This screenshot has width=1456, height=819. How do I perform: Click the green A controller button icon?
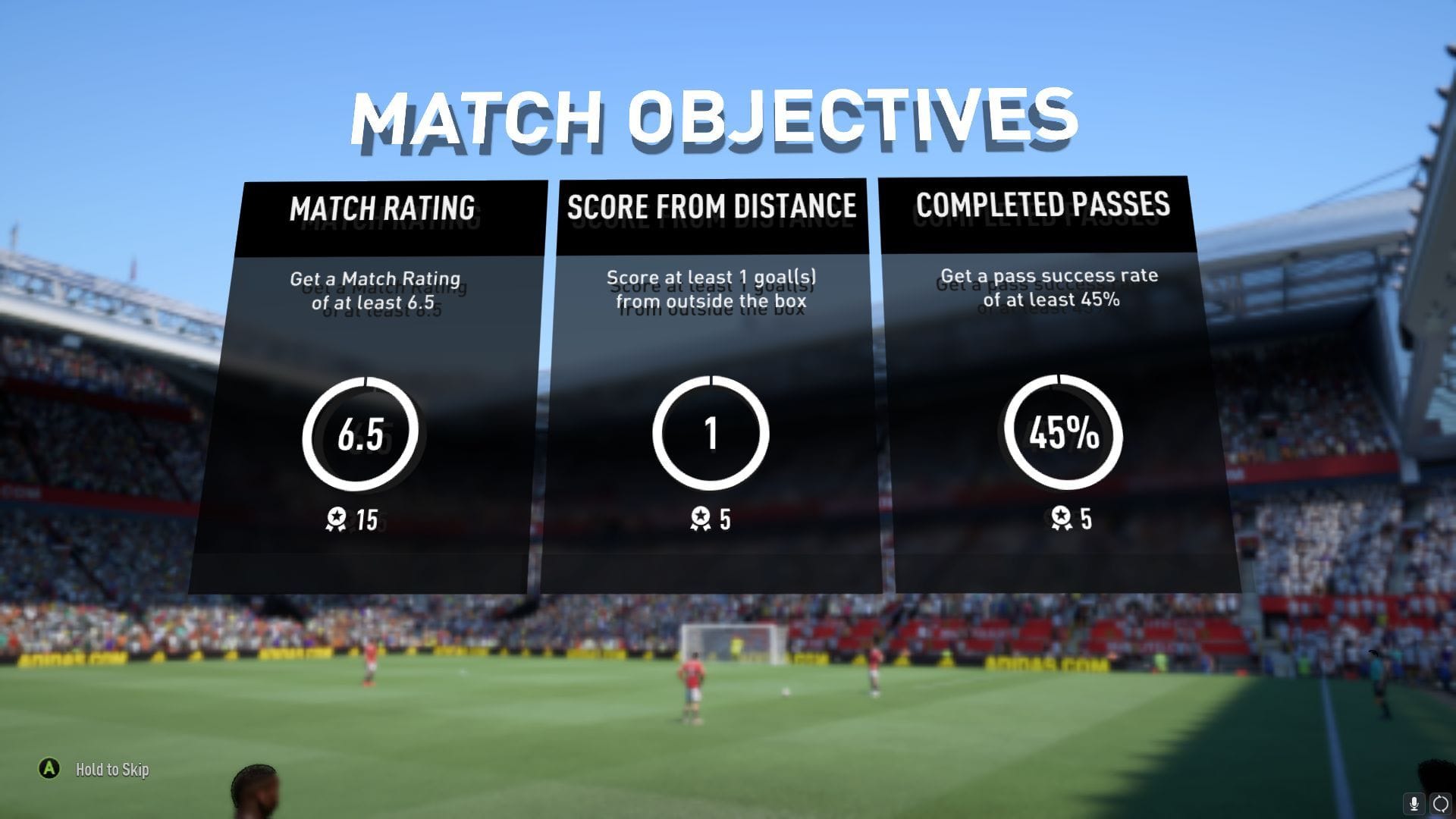(50, 770)
